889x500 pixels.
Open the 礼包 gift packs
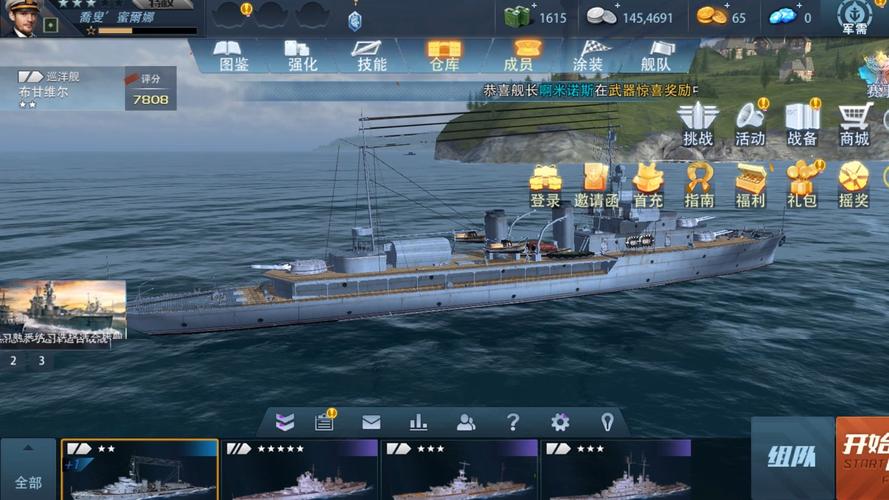(802, 185)
